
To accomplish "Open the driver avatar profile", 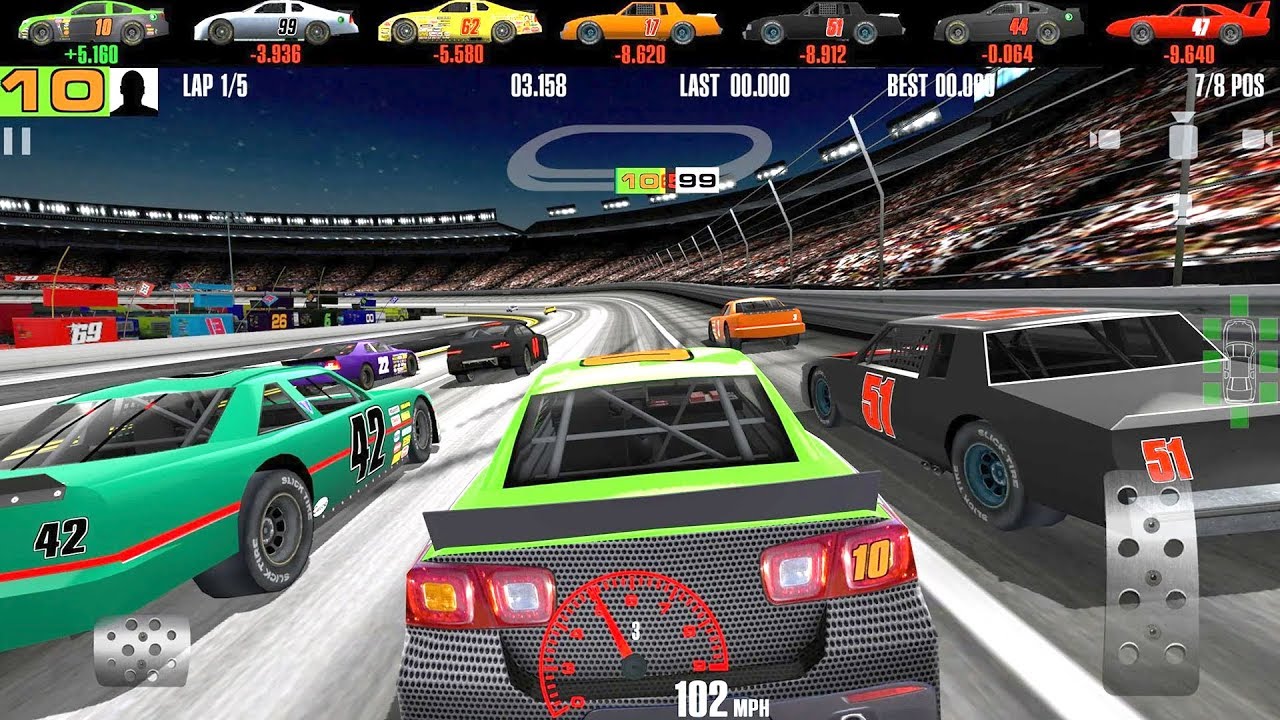I will click(136, 88).
